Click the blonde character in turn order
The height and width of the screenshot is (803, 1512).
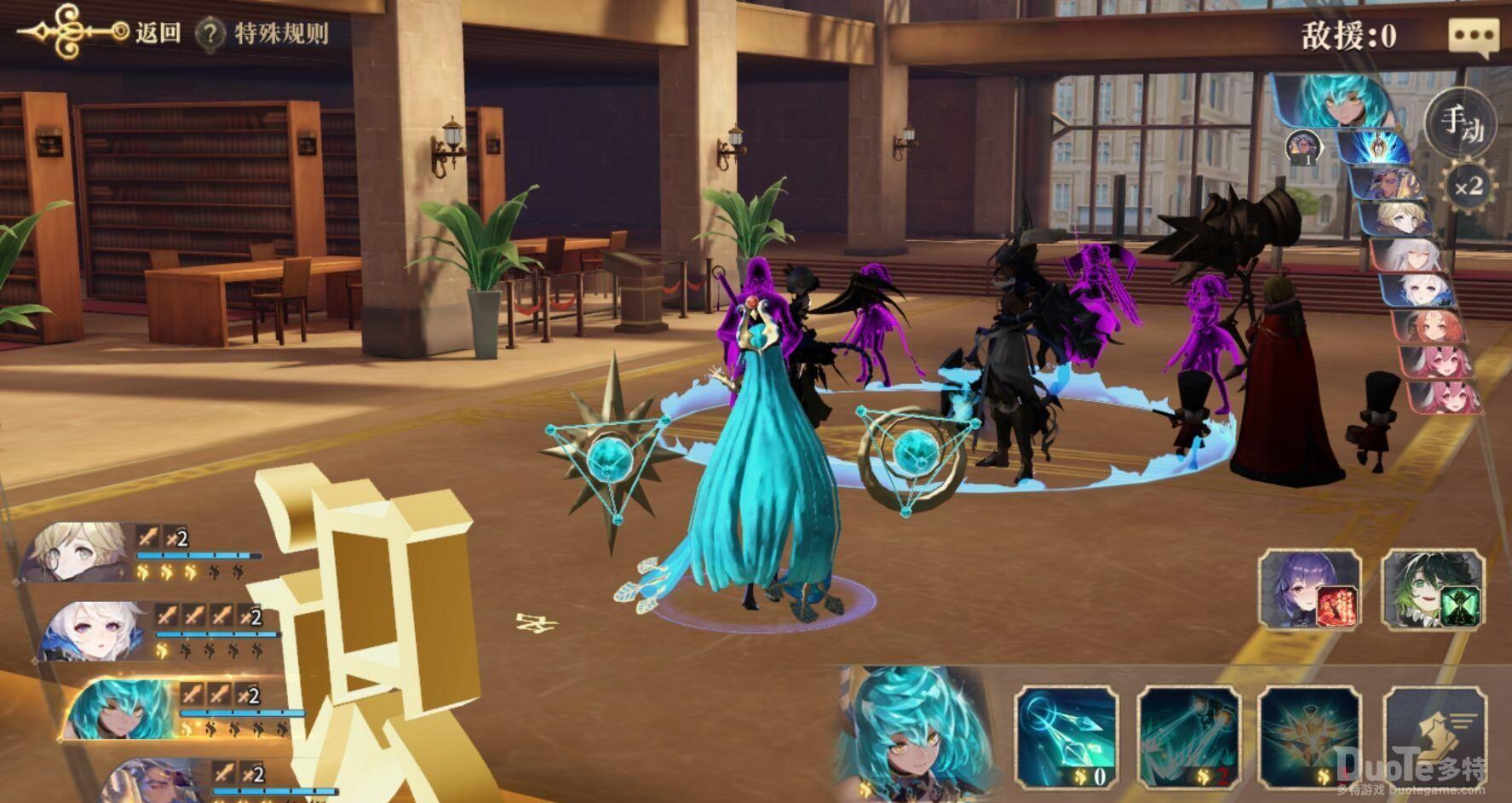(x=1406, y=219)
